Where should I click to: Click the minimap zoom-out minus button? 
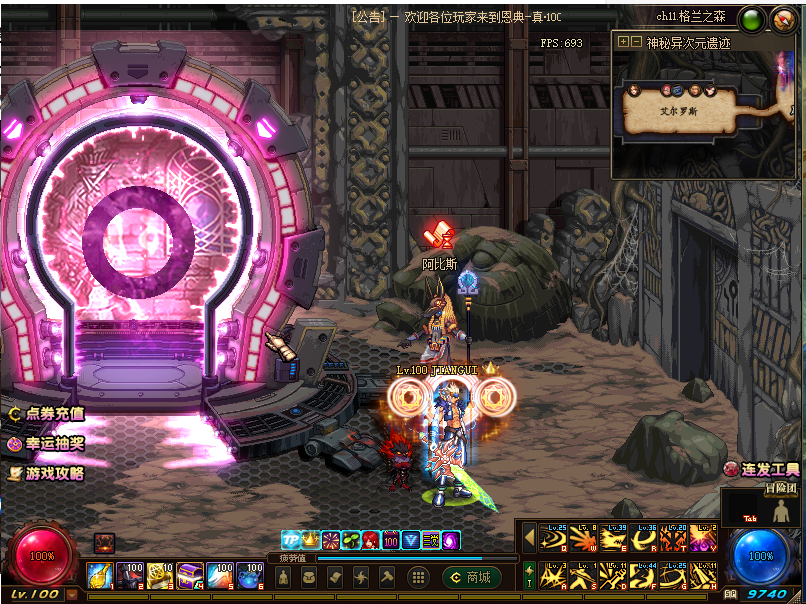point(637,42)
